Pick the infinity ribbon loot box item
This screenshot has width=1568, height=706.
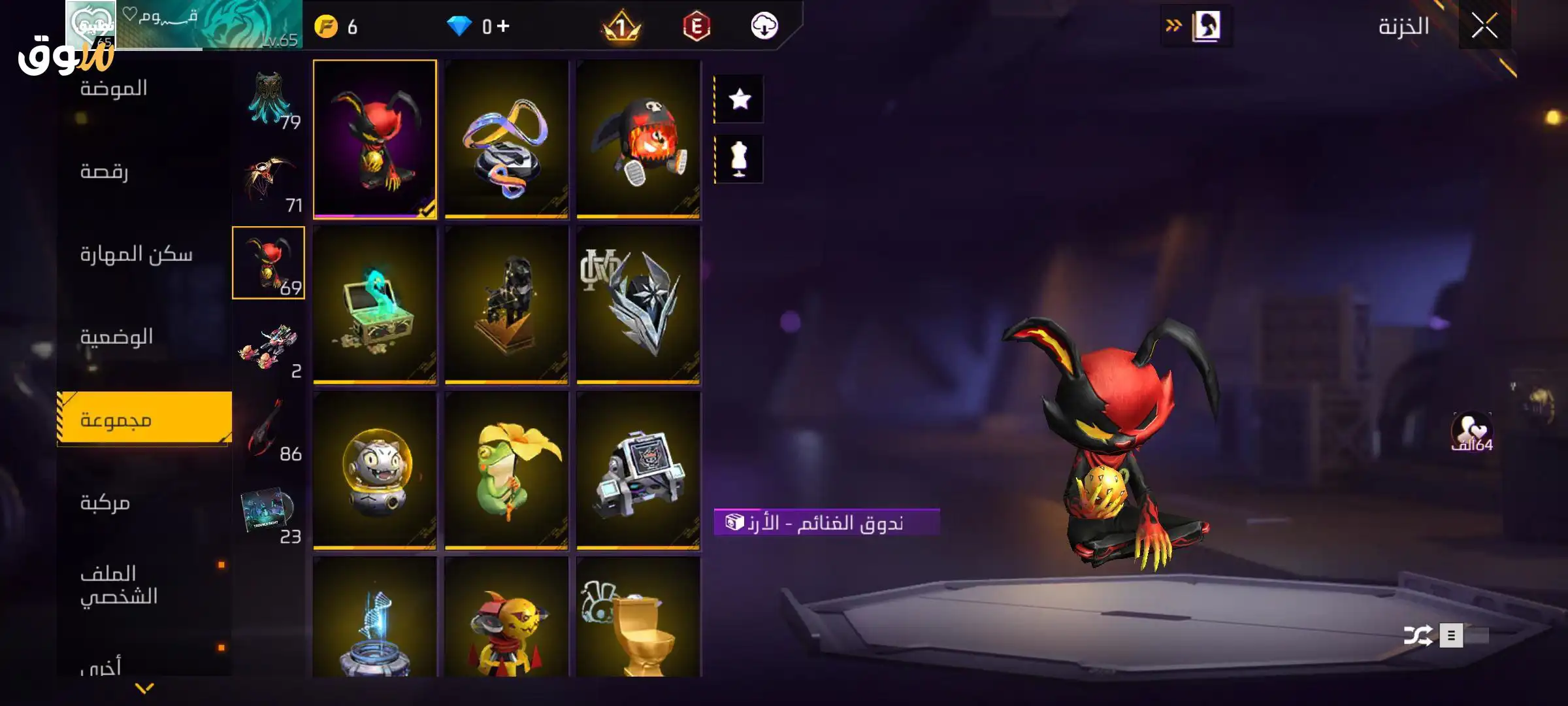(x=506, y=139)
